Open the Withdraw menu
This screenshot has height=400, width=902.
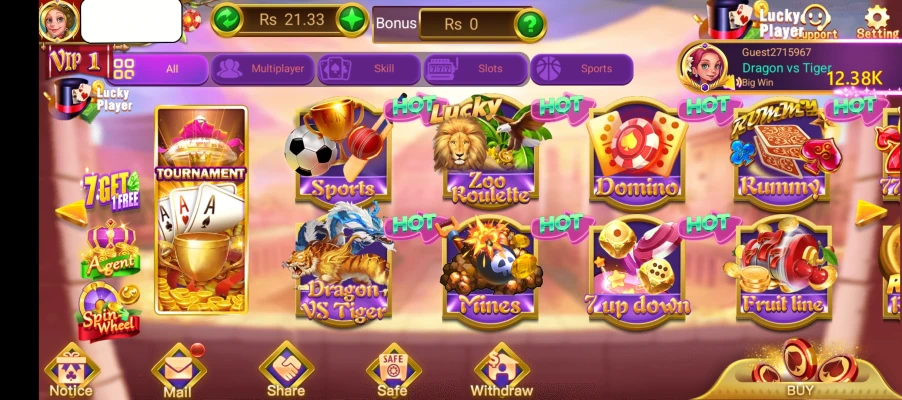pyautogui.click(x=501, y=371)
